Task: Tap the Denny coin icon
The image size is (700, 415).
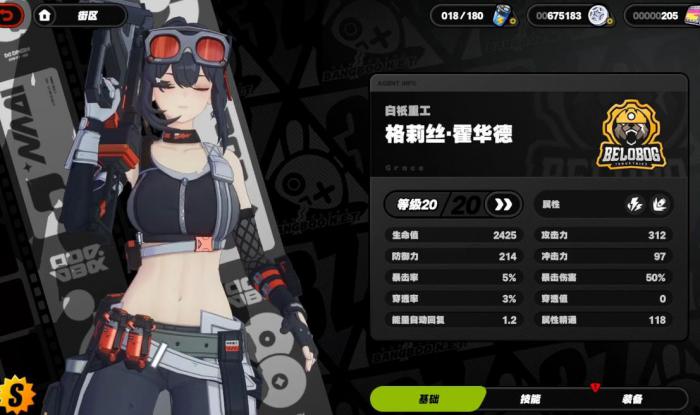Action: point(598,16)
